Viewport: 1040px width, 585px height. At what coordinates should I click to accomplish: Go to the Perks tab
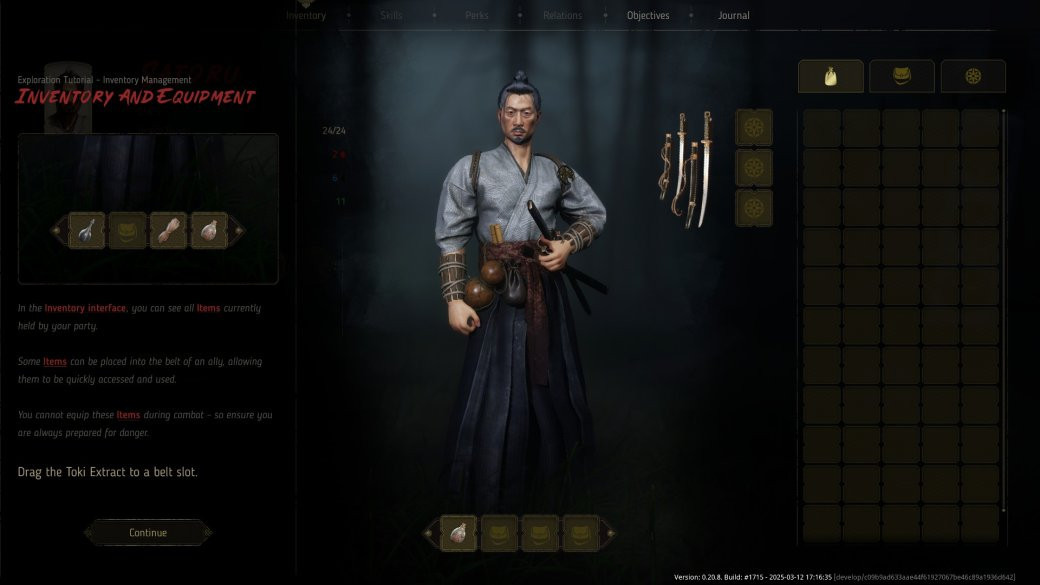click(477, 16)
